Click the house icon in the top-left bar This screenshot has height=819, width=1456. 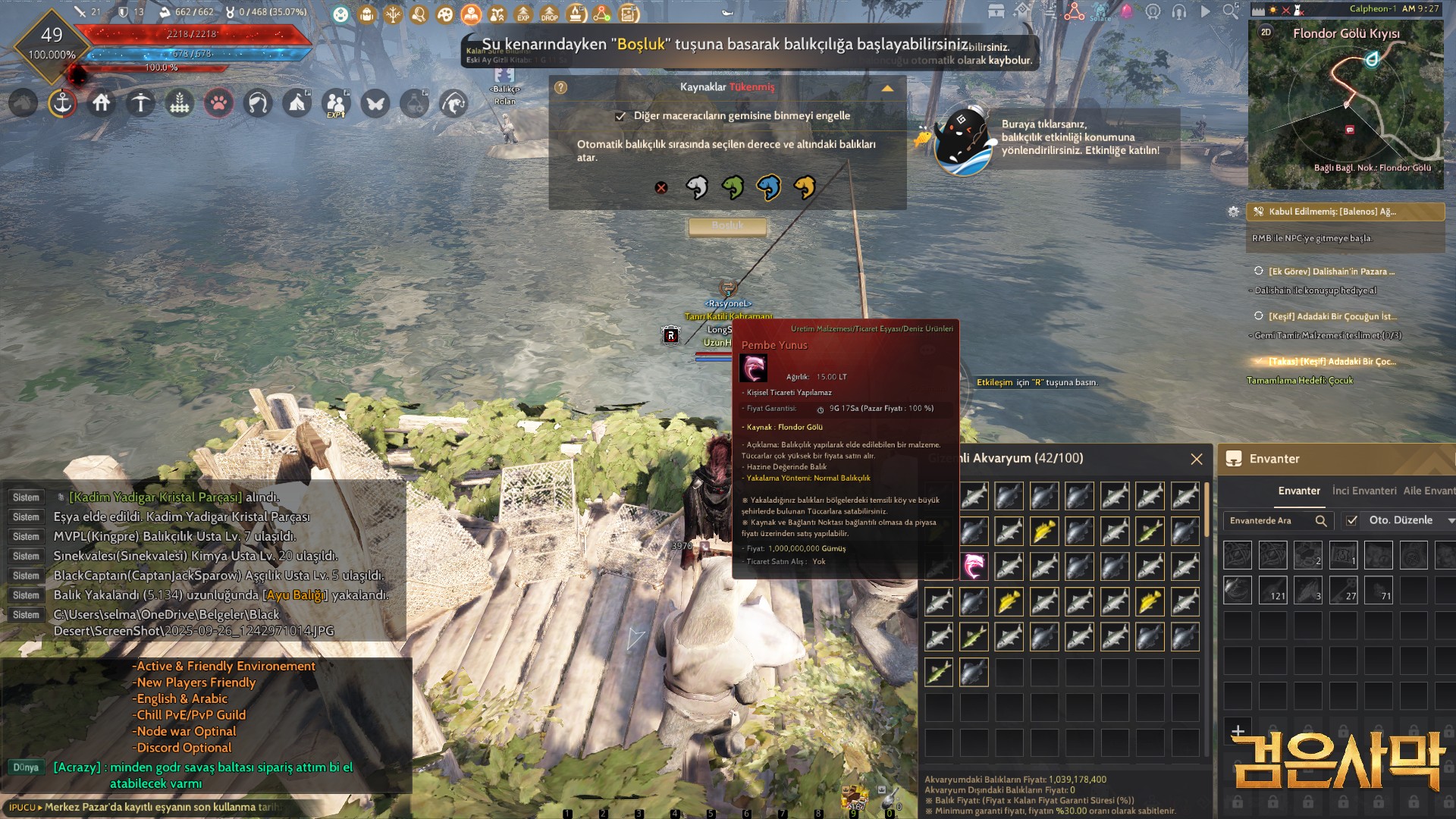[102, 102]
